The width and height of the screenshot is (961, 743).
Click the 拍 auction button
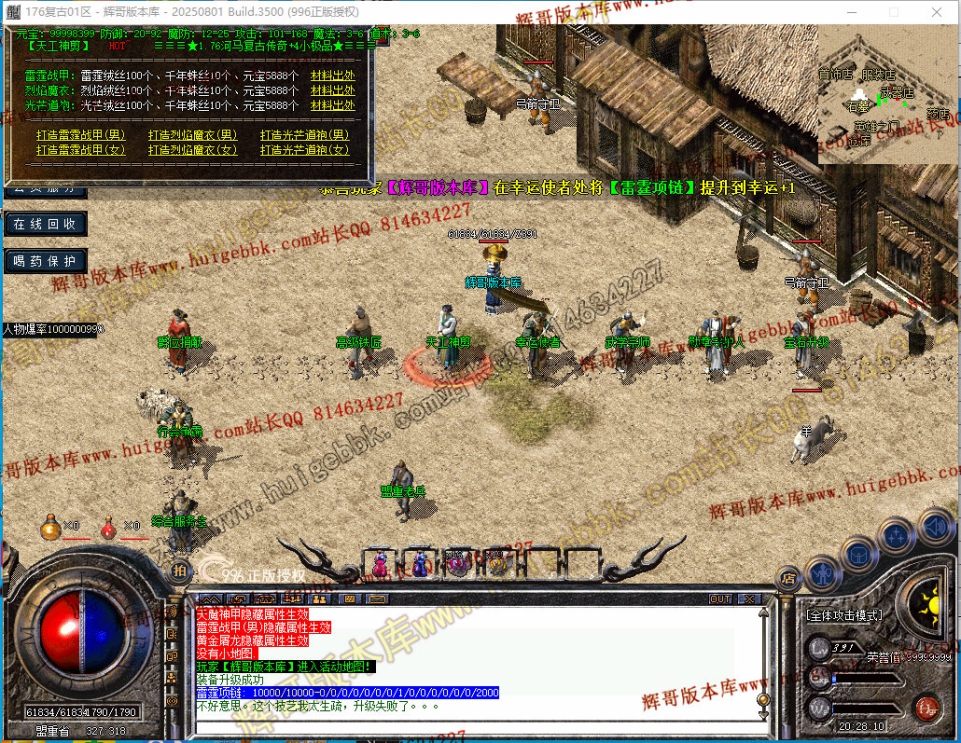179,570
